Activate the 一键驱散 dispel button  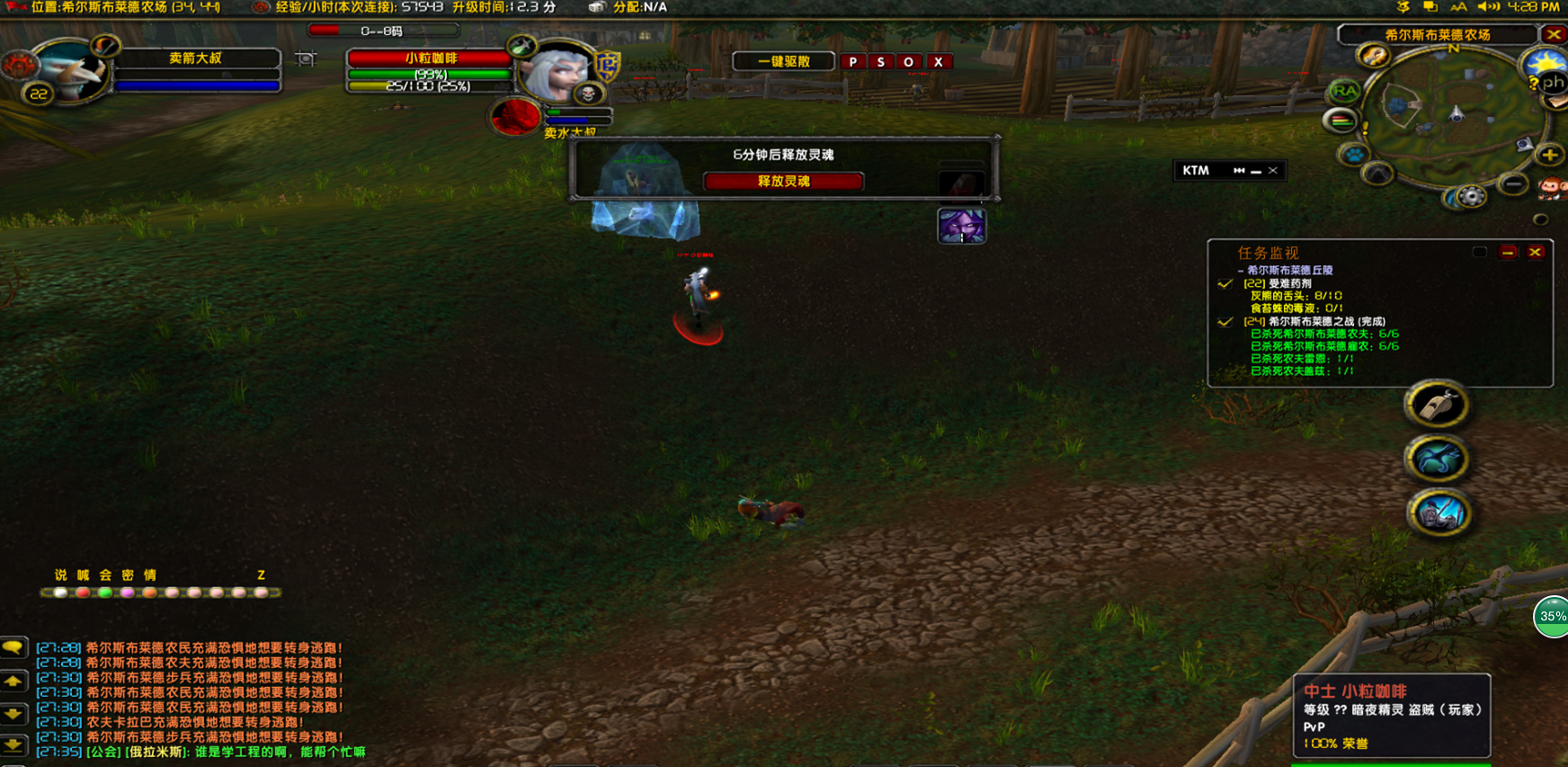click(x=783, y=62)
